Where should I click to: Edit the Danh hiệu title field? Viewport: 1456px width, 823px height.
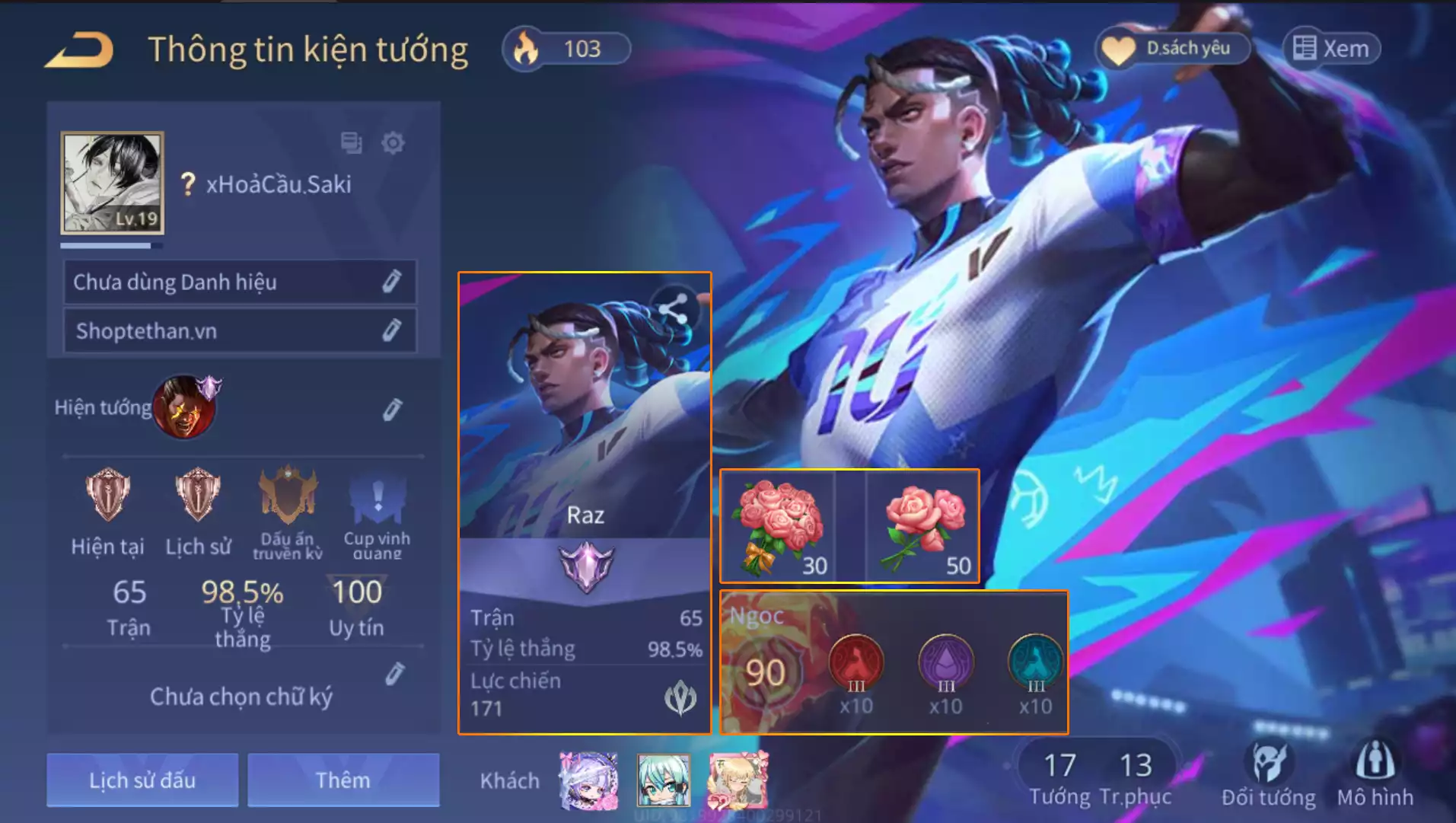coord(391,282)
